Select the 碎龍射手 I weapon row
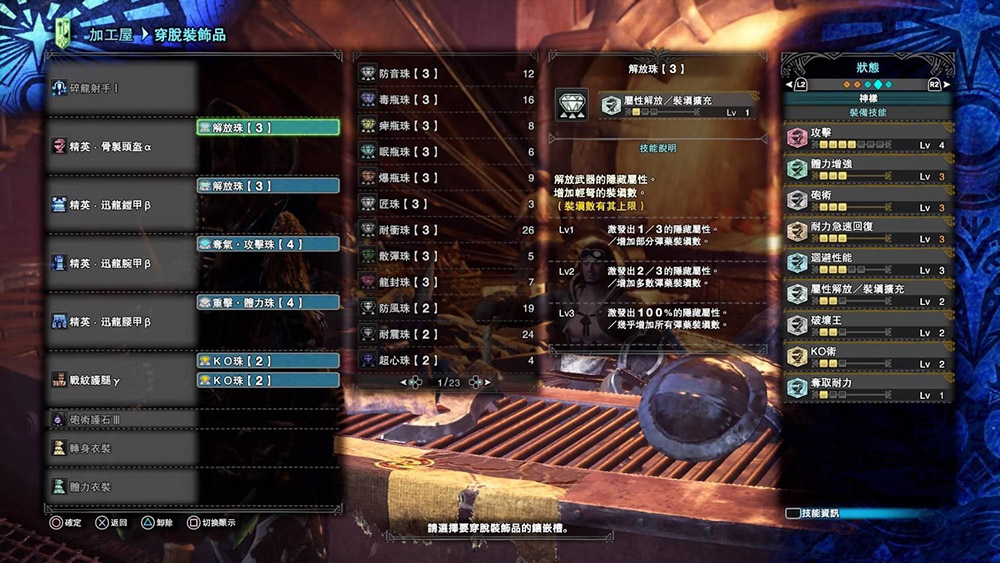 point(120,88)
